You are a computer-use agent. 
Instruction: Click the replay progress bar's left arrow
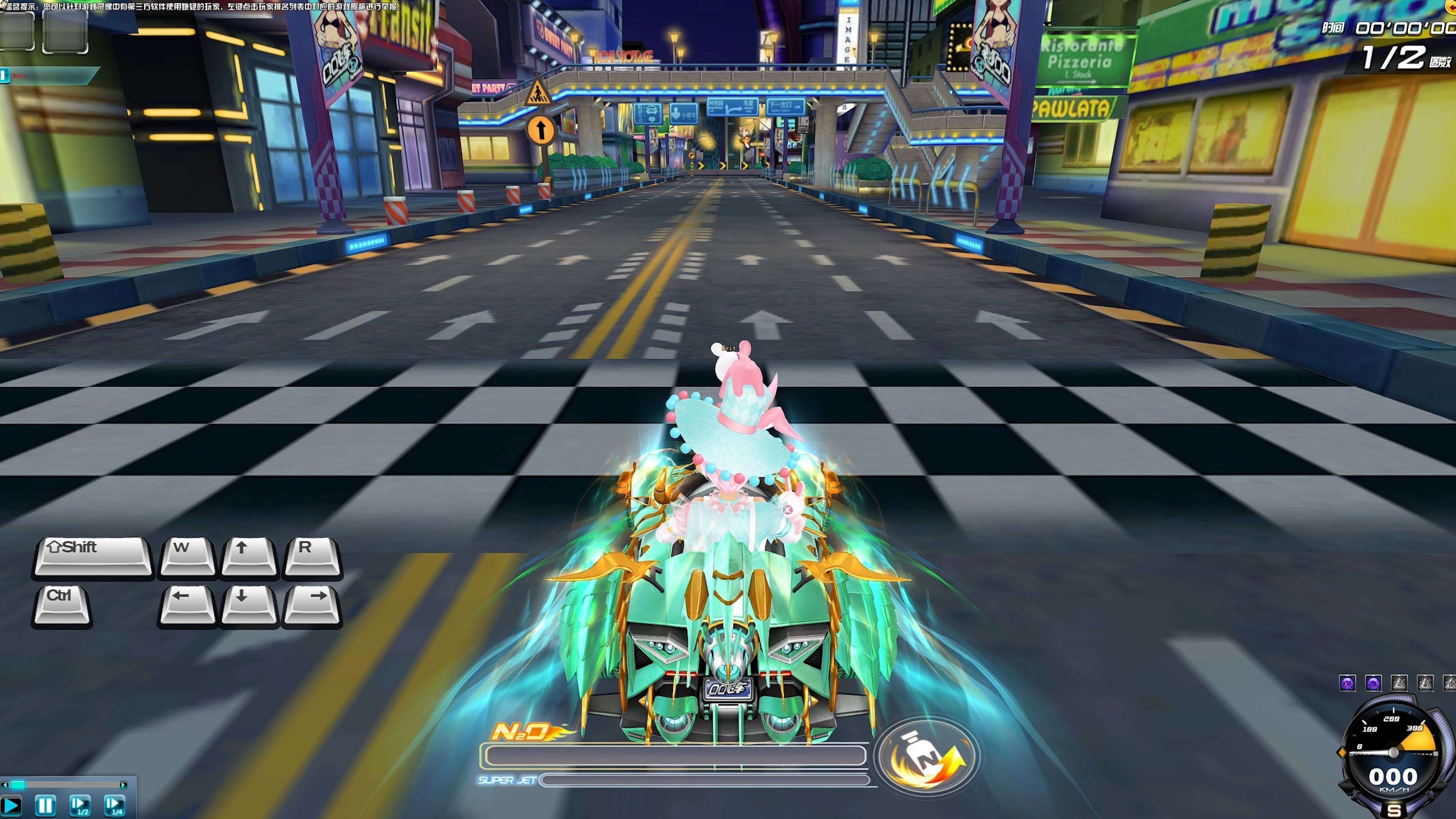coord(5,784)
